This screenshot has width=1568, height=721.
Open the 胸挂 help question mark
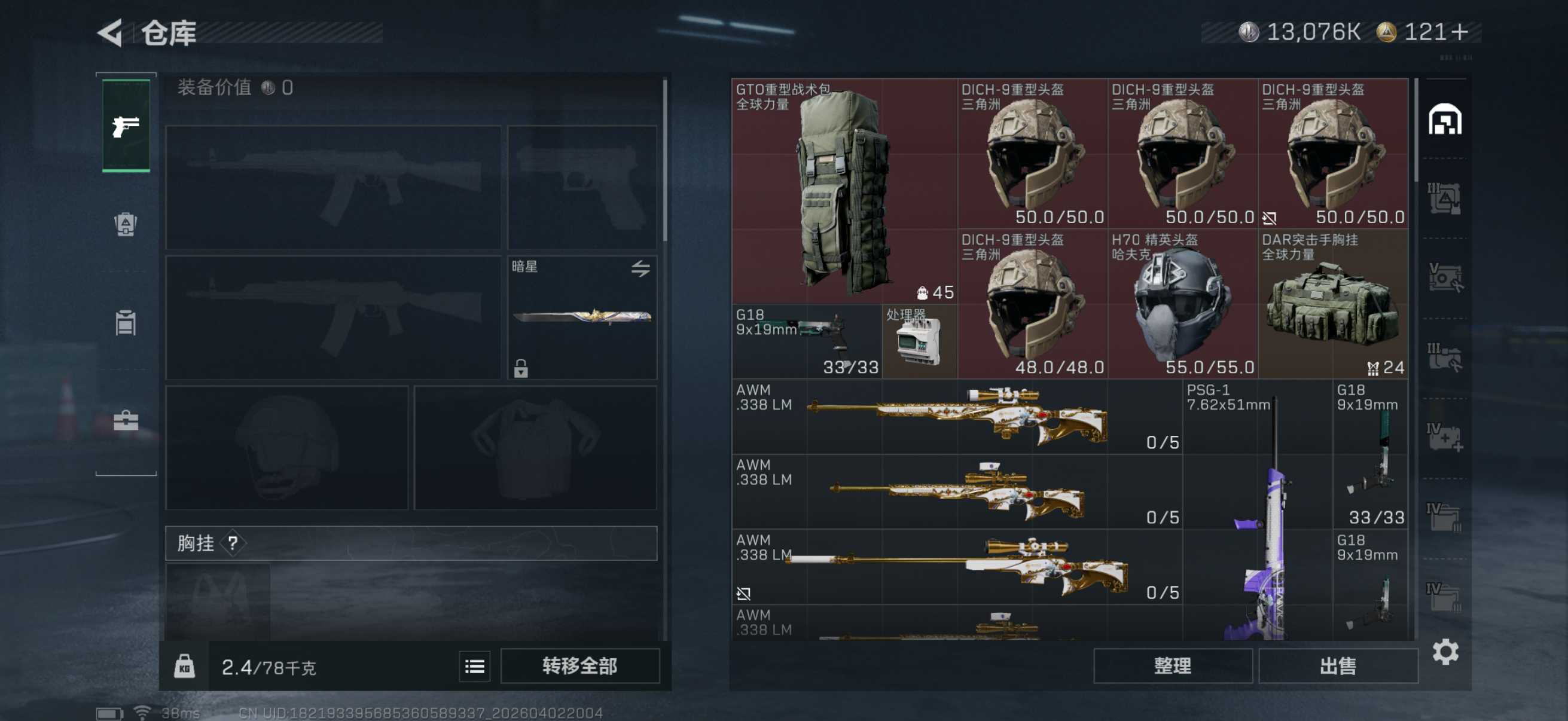point(233,543)
